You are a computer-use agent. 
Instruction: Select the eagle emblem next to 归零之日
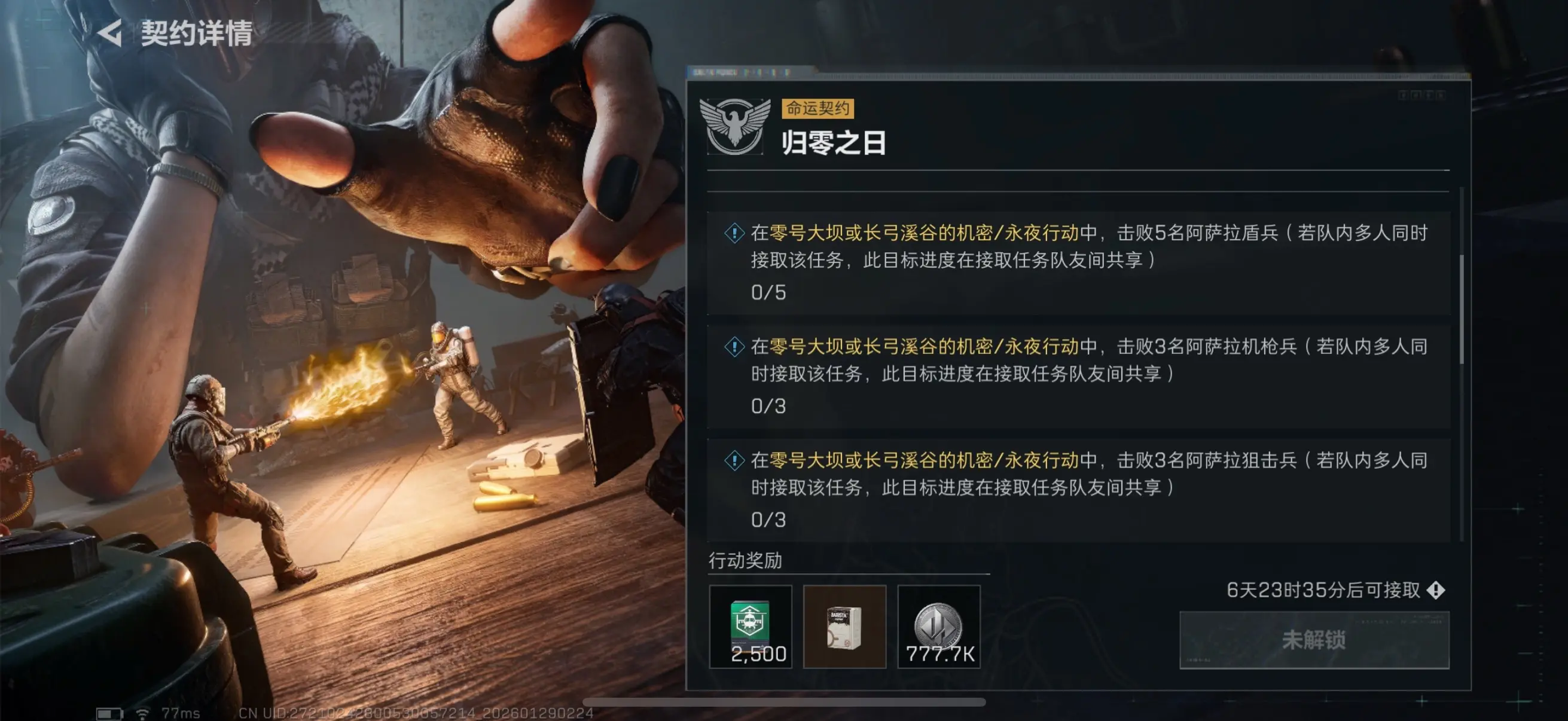point(737,126)
